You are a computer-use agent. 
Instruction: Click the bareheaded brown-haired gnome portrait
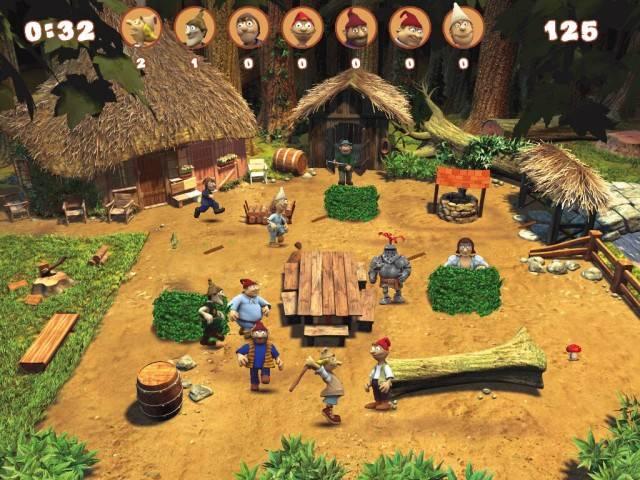point(248,27)
